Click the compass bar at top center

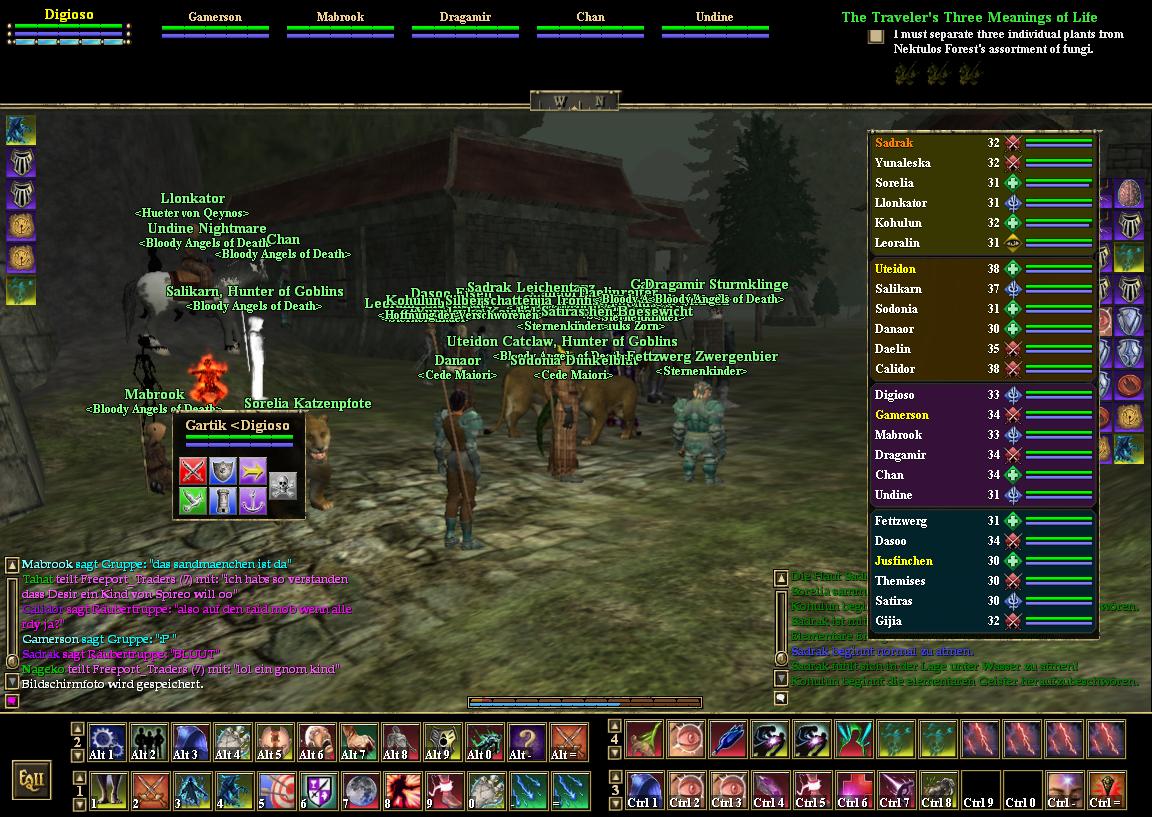pos(575,101)
